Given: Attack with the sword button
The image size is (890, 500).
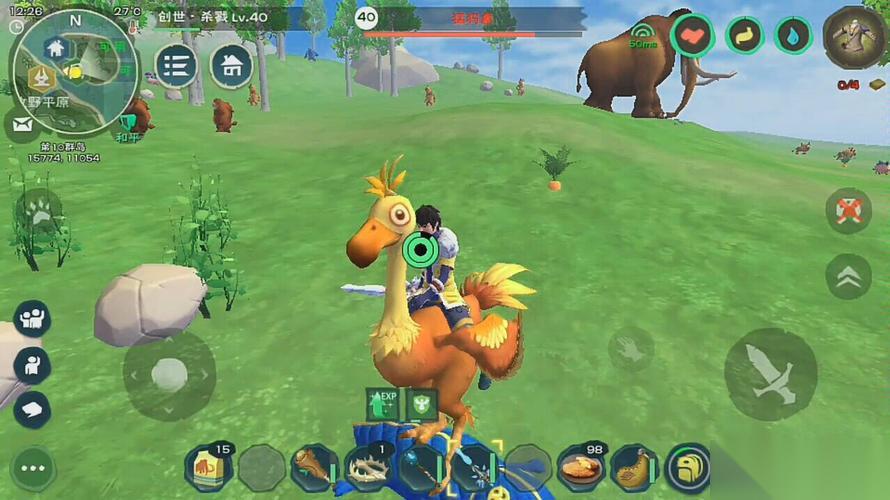Looking at the screenshot, I should pos(770,373).
